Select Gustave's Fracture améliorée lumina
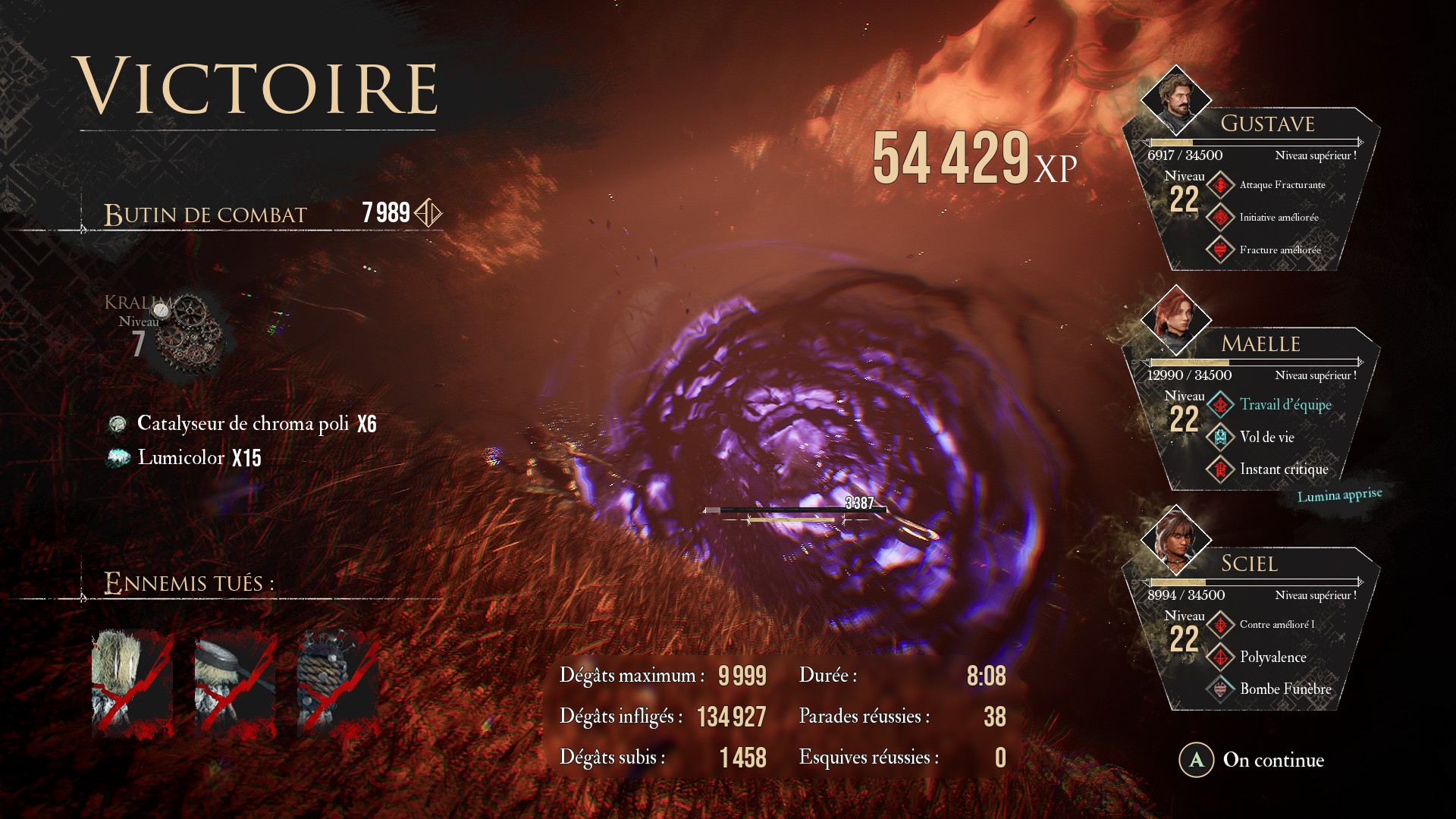Screen dimensions: 1456x819 [1279, 250]
